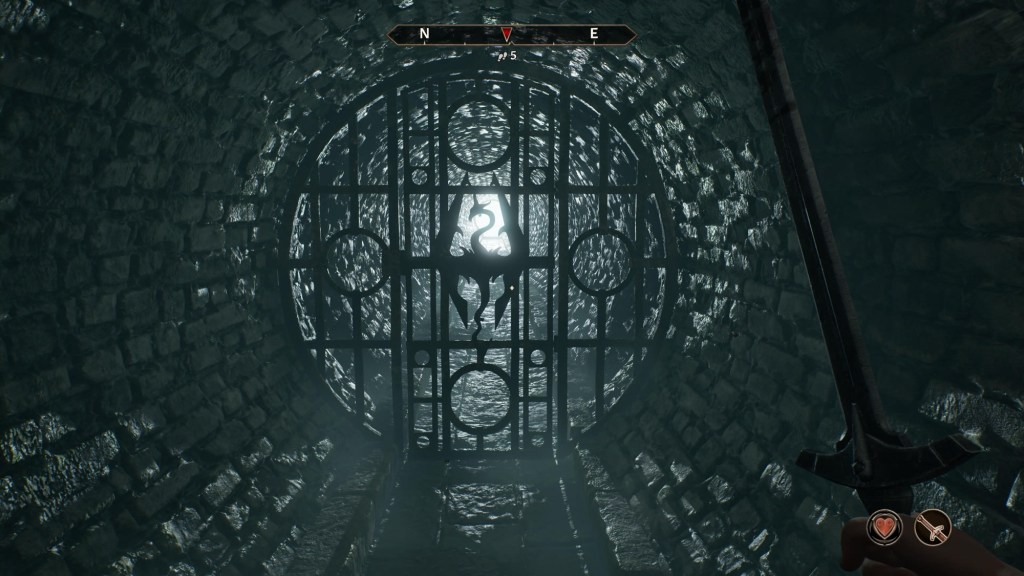Click the heart icon in the HUD
This screenshot has height=576, width=1024.
[x=885, y=527]
